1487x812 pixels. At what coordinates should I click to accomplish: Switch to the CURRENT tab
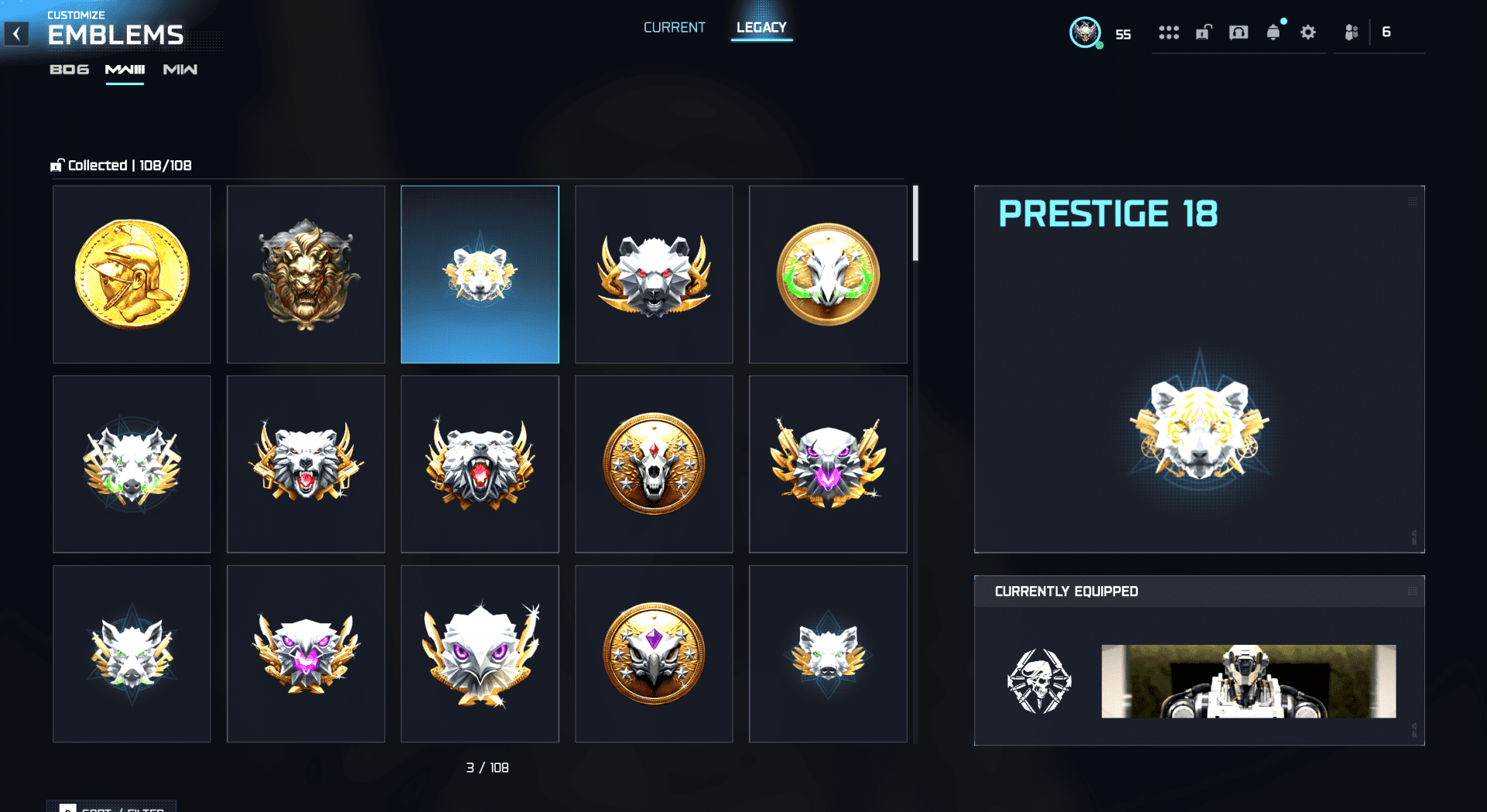point(674,27)
